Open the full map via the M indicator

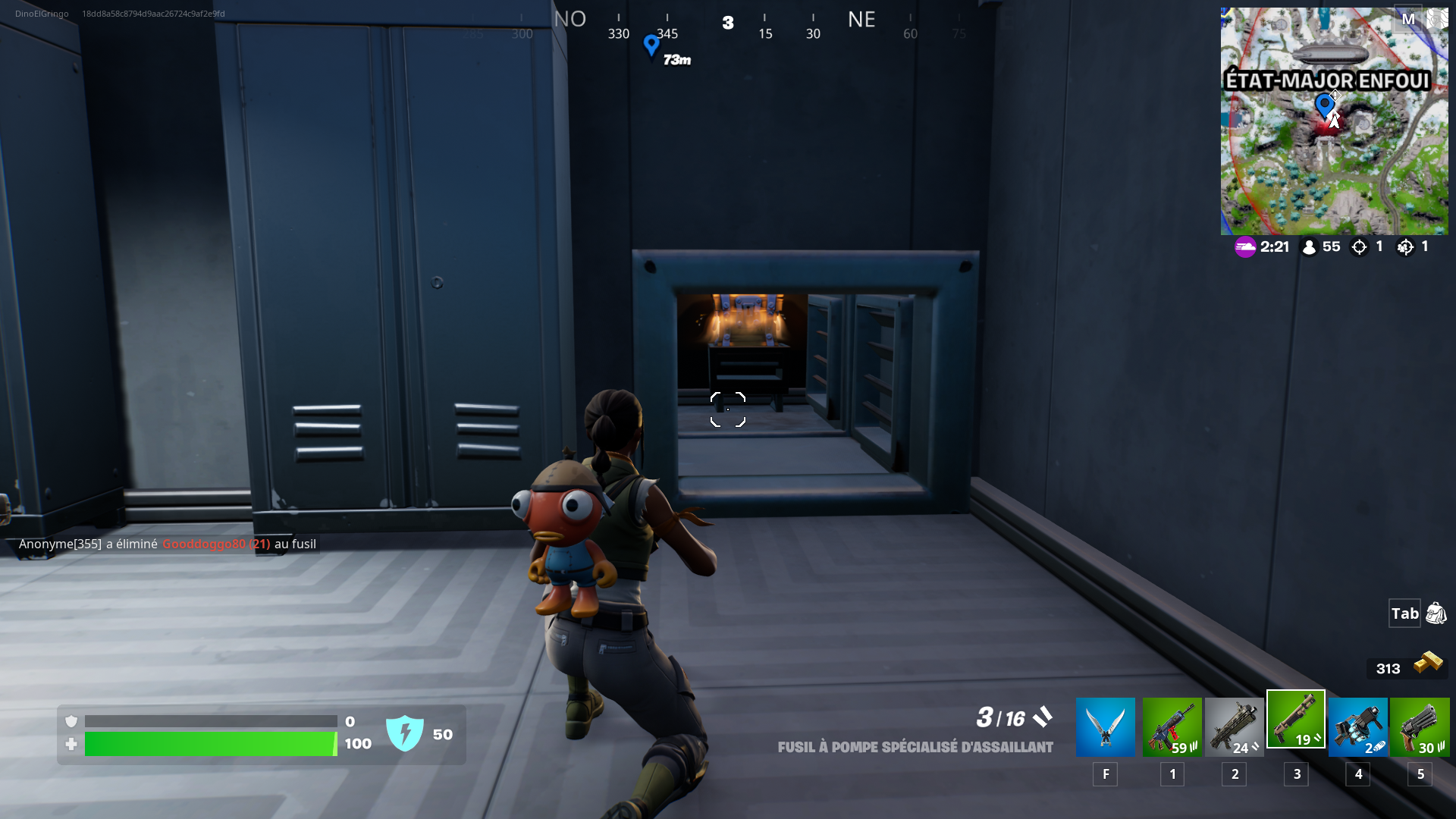pos(1410,18)
